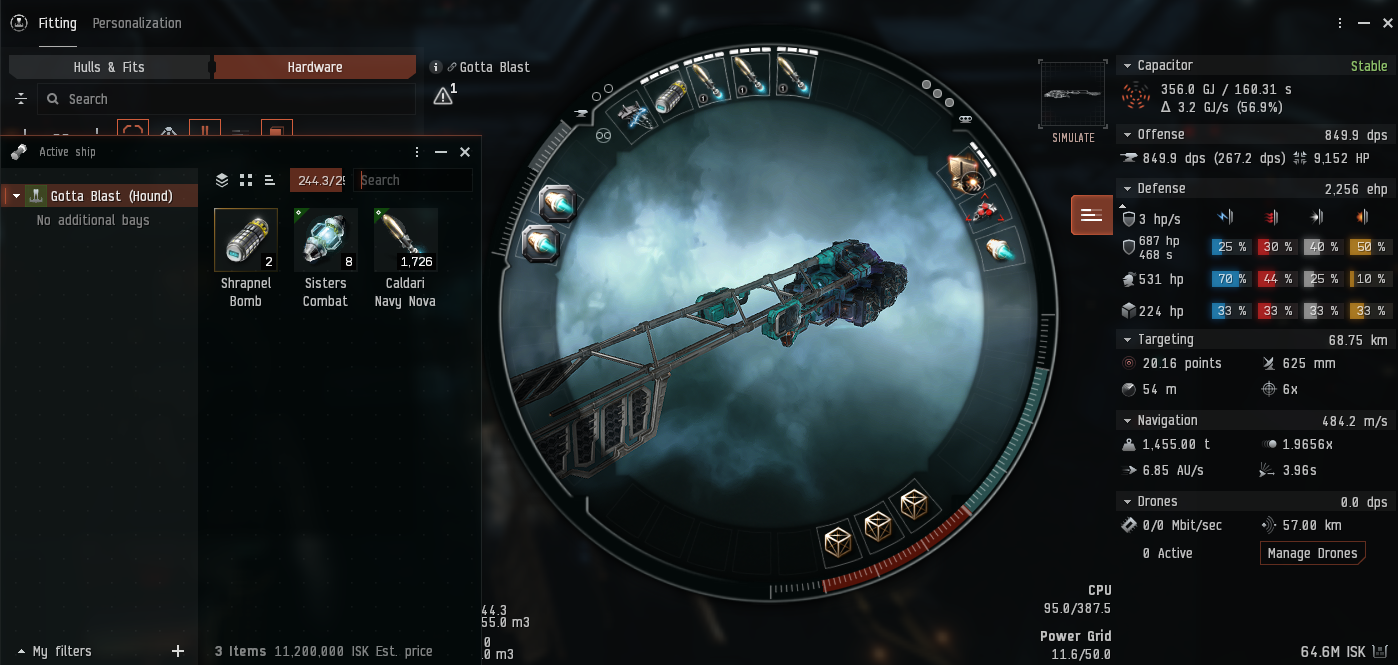
Task: Choose the Caldari Navy Nova missiles
Action: (x=405, y=240)
